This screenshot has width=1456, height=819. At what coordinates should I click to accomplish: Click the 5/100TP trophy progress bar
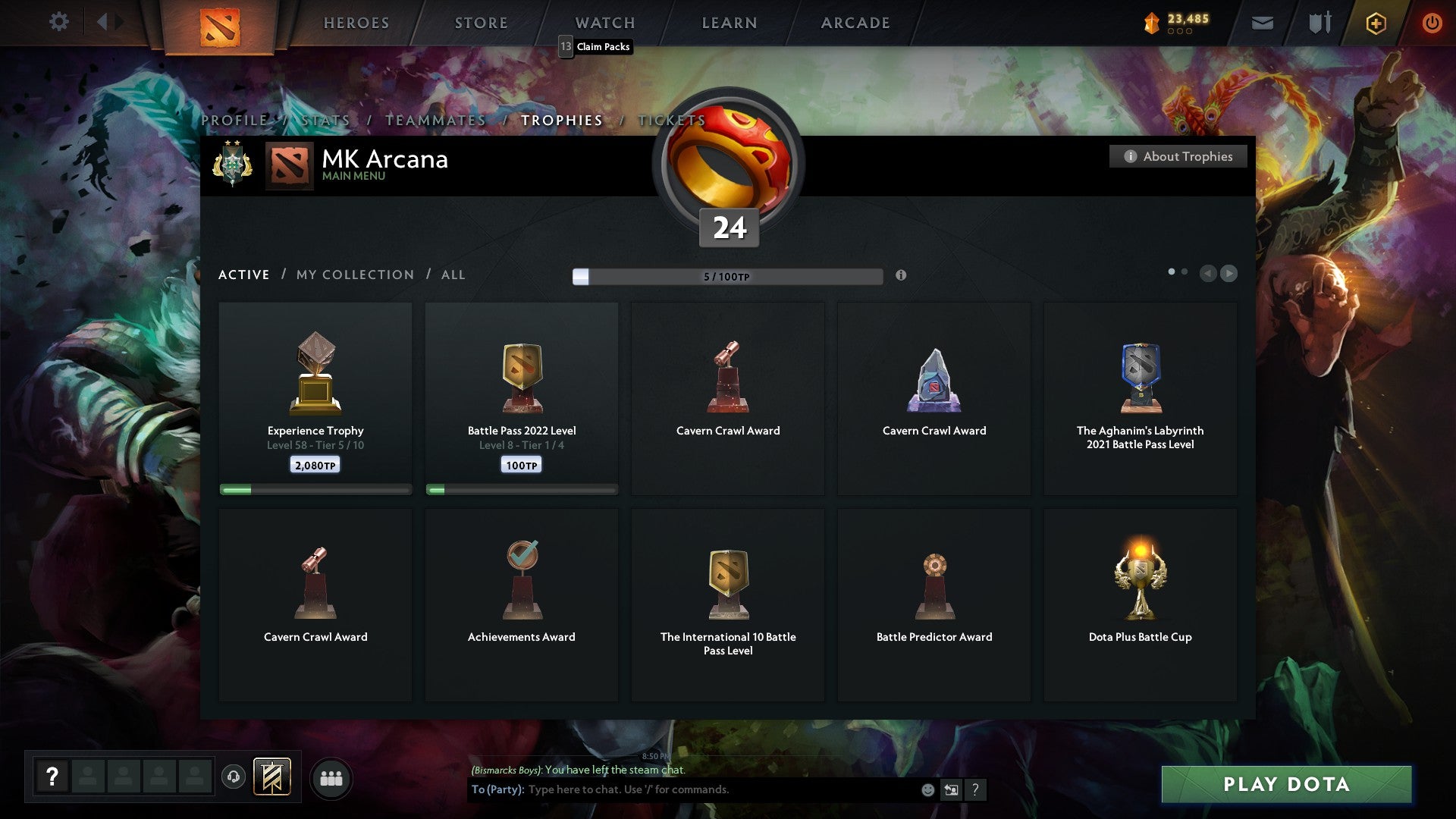726,277
